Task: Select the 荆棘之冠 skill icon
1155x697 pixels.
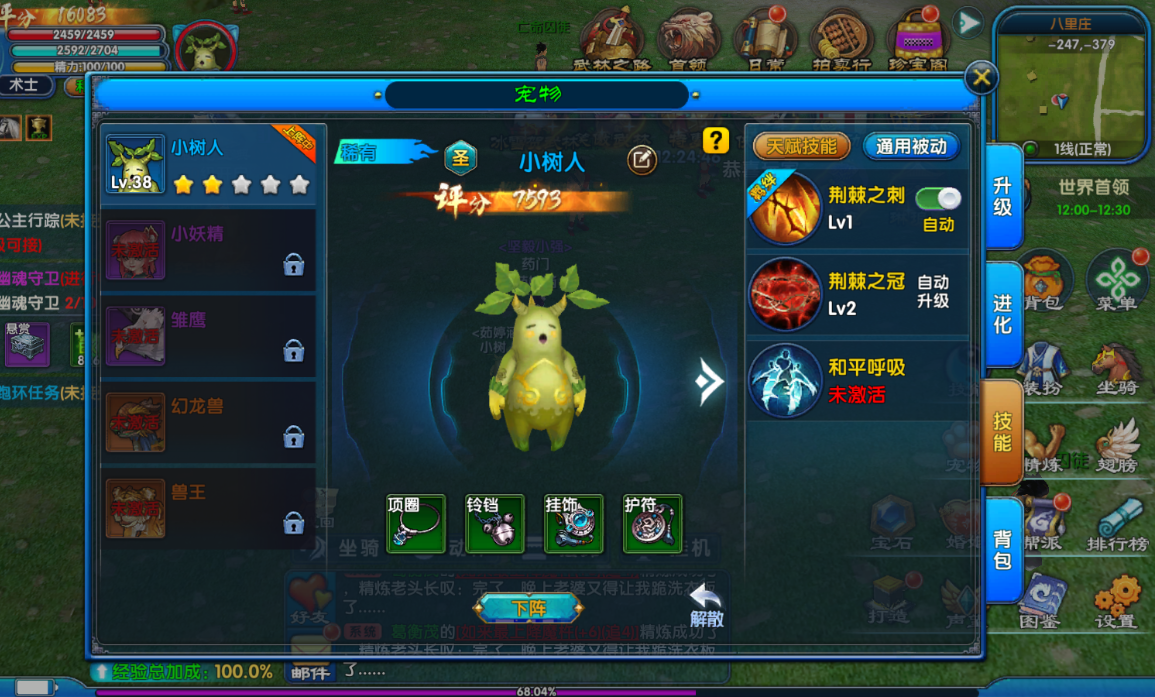Action: coord(784,294)
